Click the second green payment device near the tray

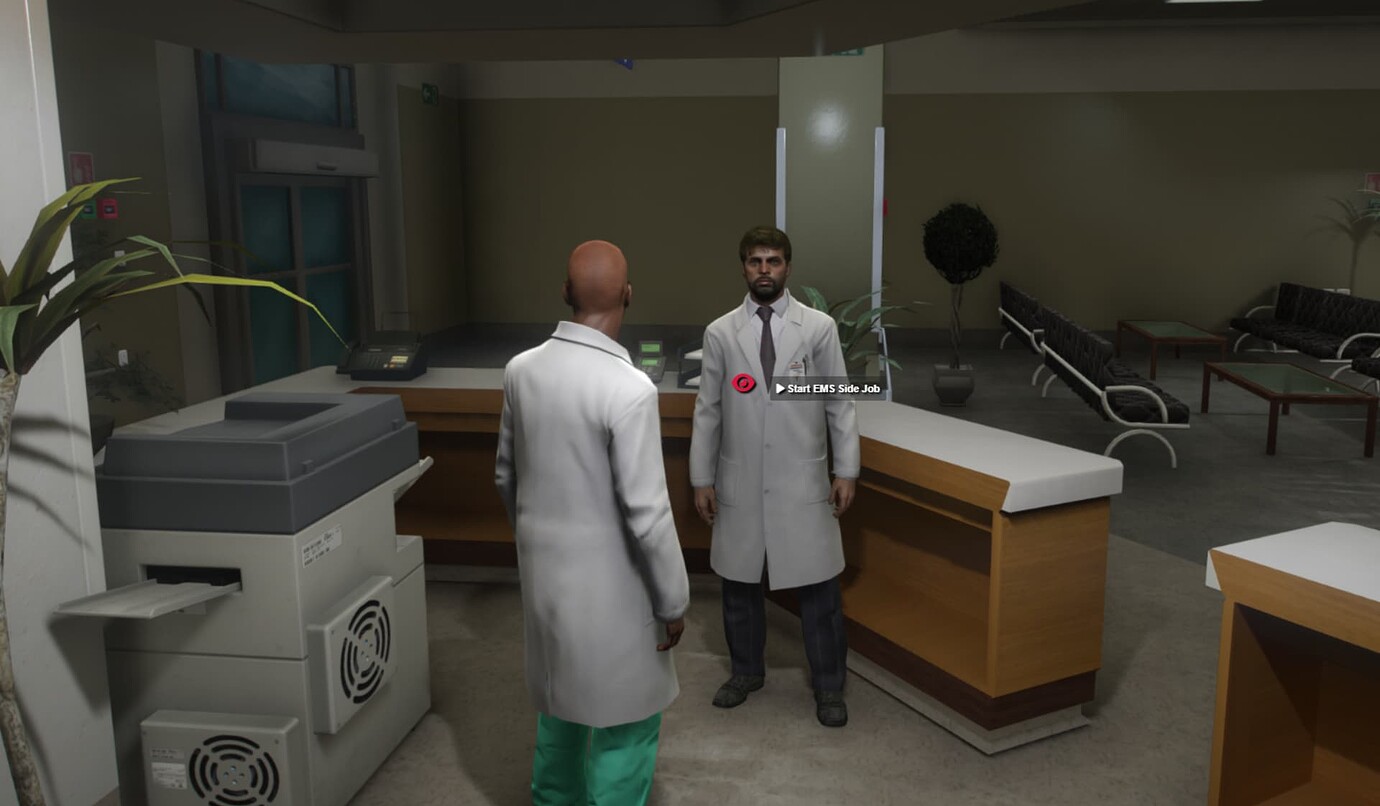point(650,362)
